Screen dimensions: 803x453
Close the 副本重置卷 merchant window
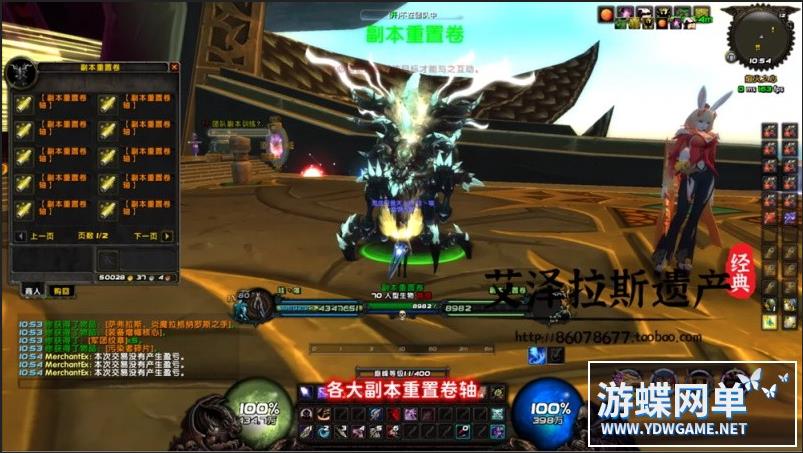(x=174, y=68)
